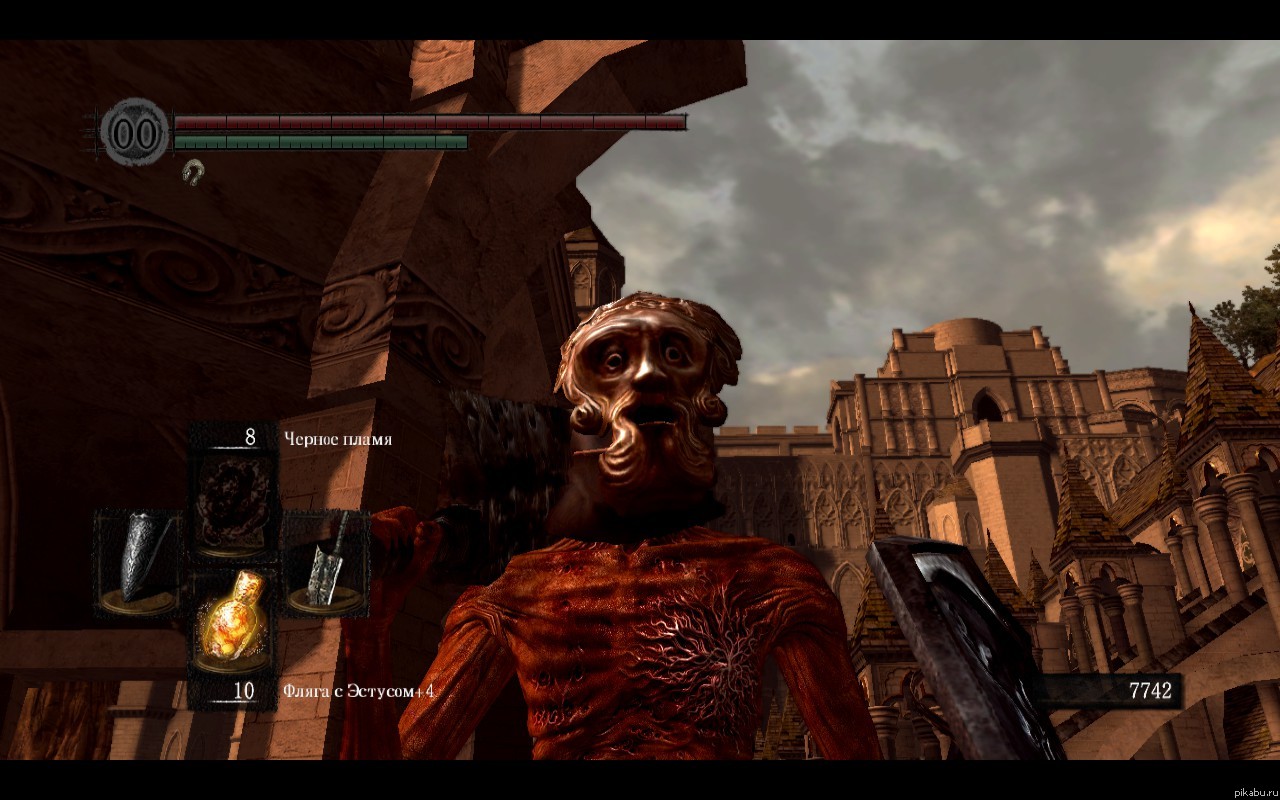Click the left-hand shield equipment slot
Image resolution: width=1280 pixels, height=800 pixels.
tap(140, 562)
